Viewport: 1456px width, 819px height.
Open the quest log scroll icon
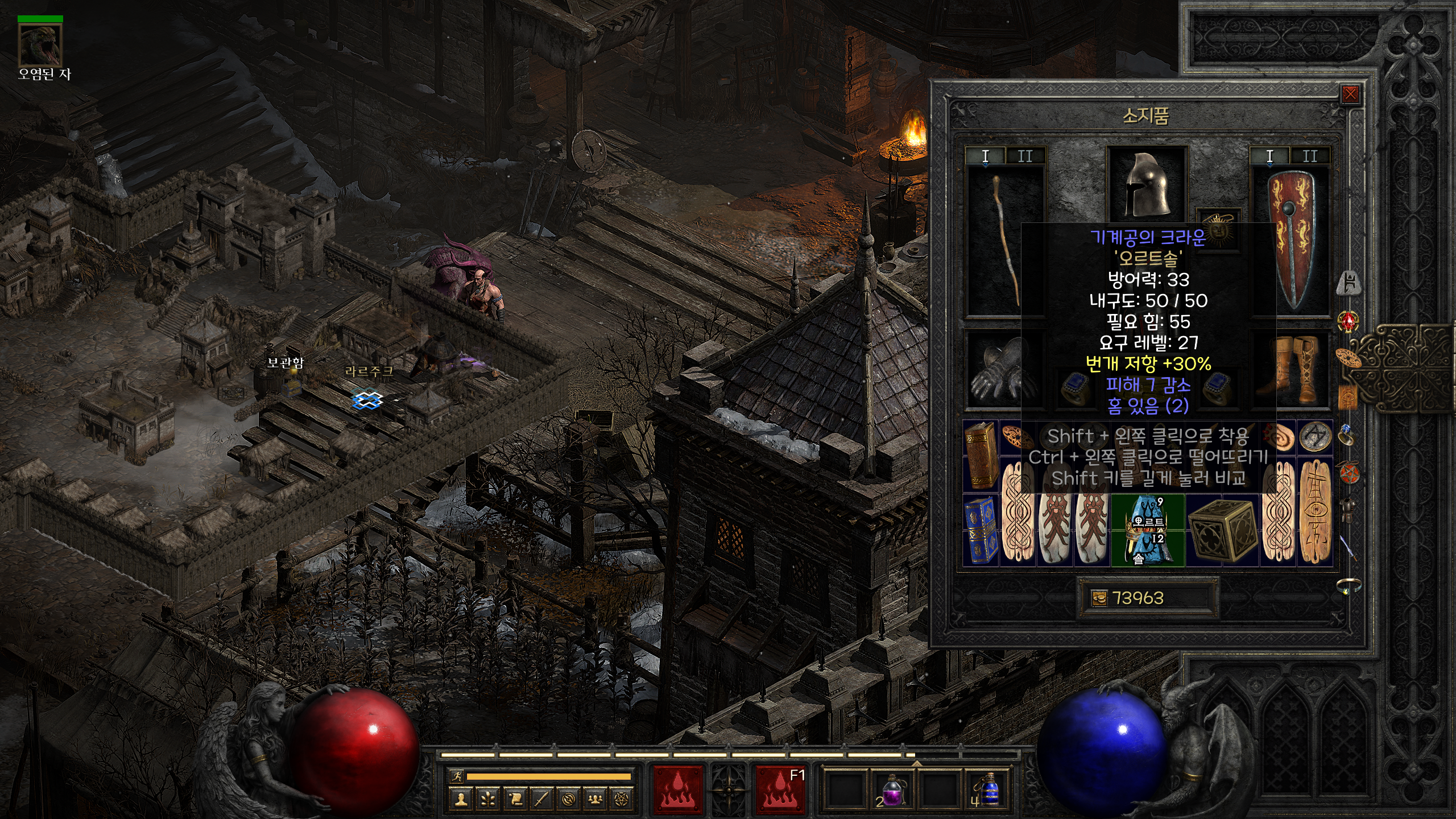(x=515, y=800)
